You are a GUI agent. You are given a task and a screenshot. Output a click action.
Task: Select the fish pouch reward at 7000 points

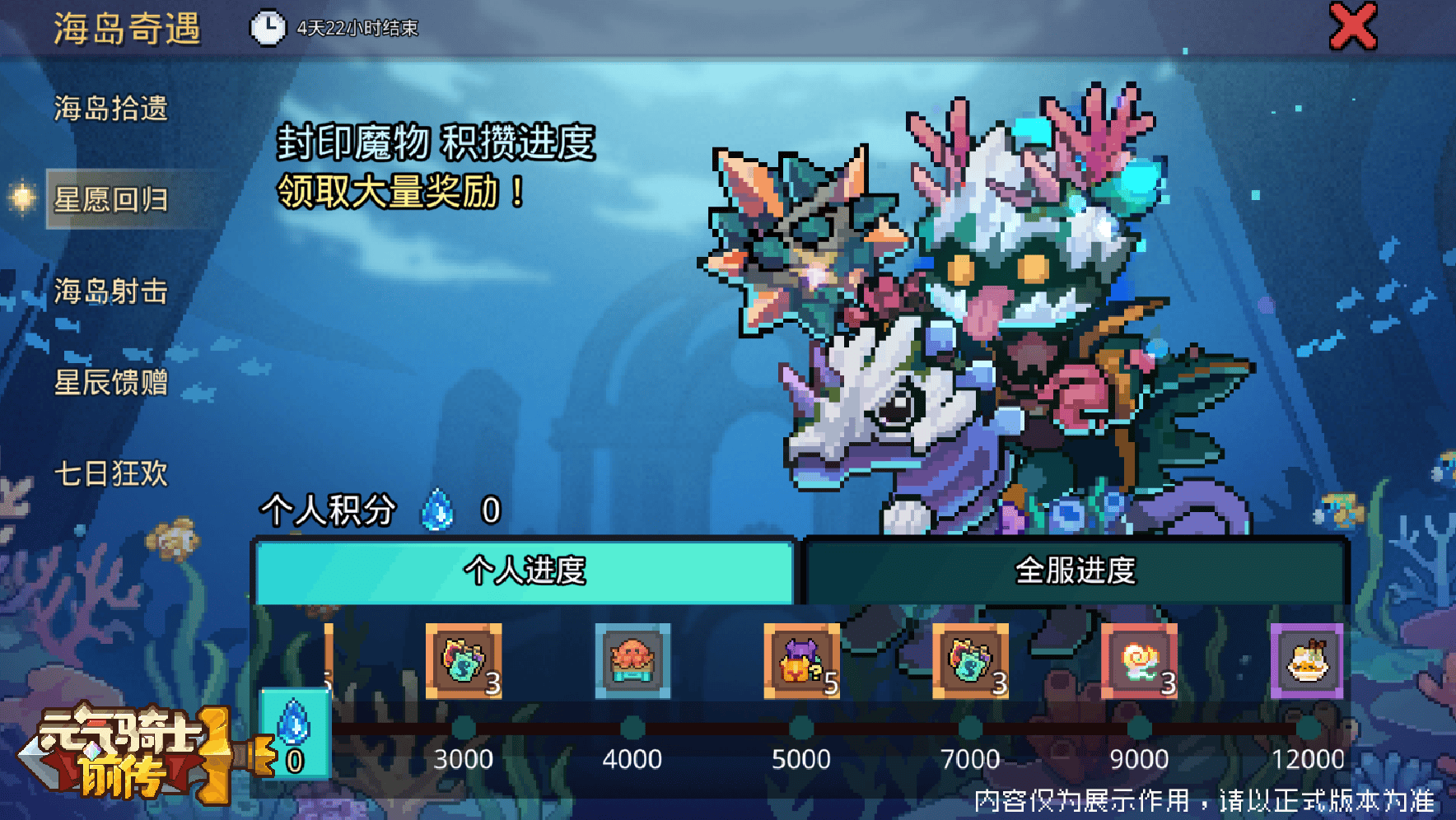[x=972, y=660]
